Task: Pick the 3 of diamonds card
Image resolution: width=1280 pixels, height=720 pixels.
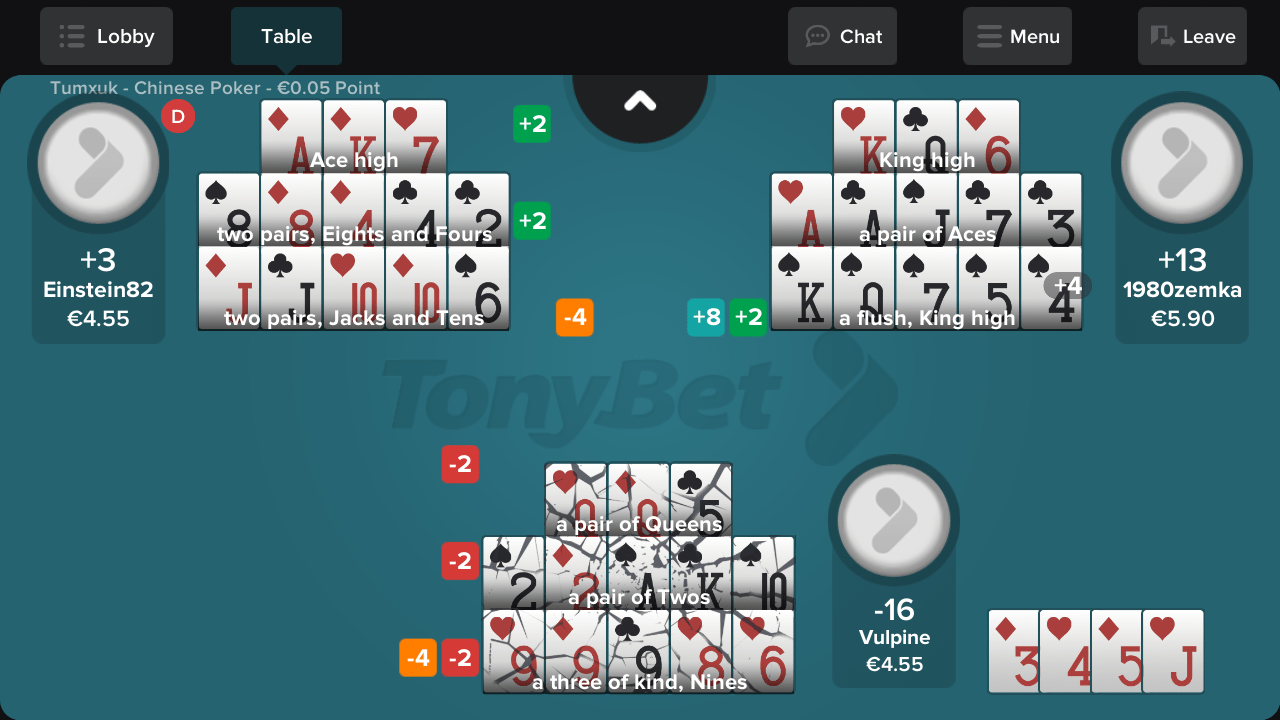Action: coord(1014,651)
